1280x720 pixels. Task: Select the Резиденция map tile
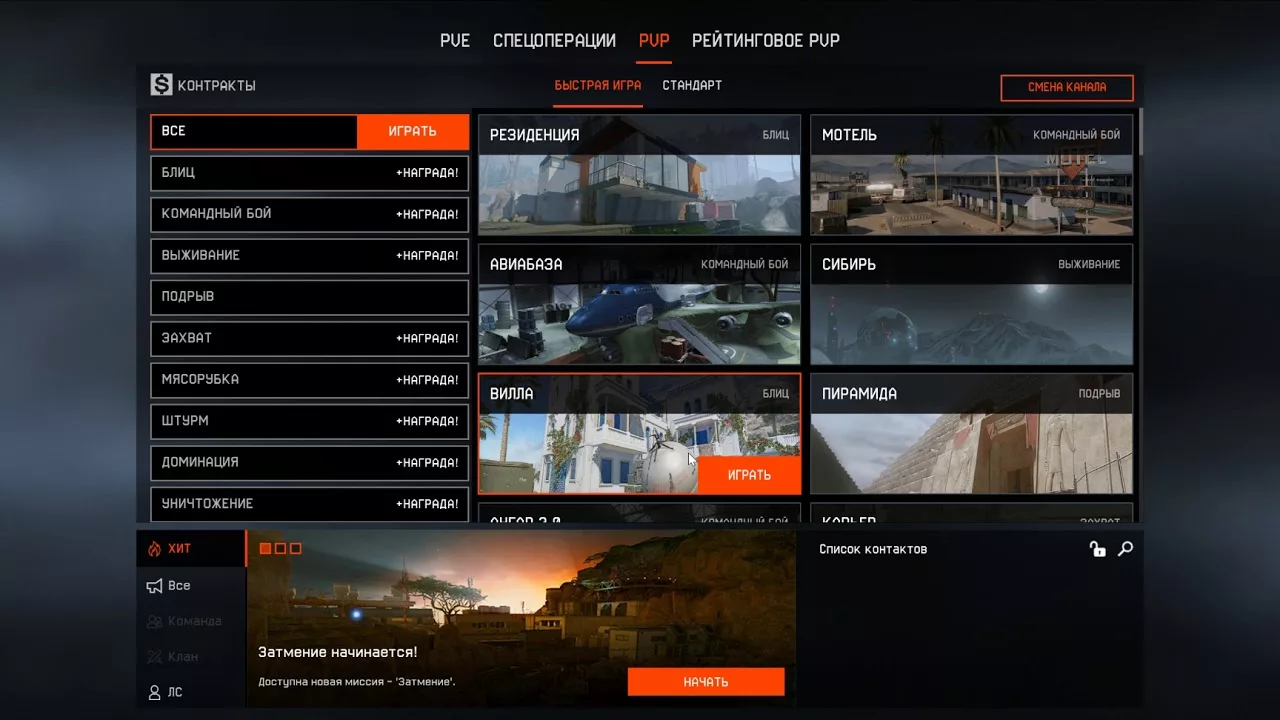tap(639, 175)
